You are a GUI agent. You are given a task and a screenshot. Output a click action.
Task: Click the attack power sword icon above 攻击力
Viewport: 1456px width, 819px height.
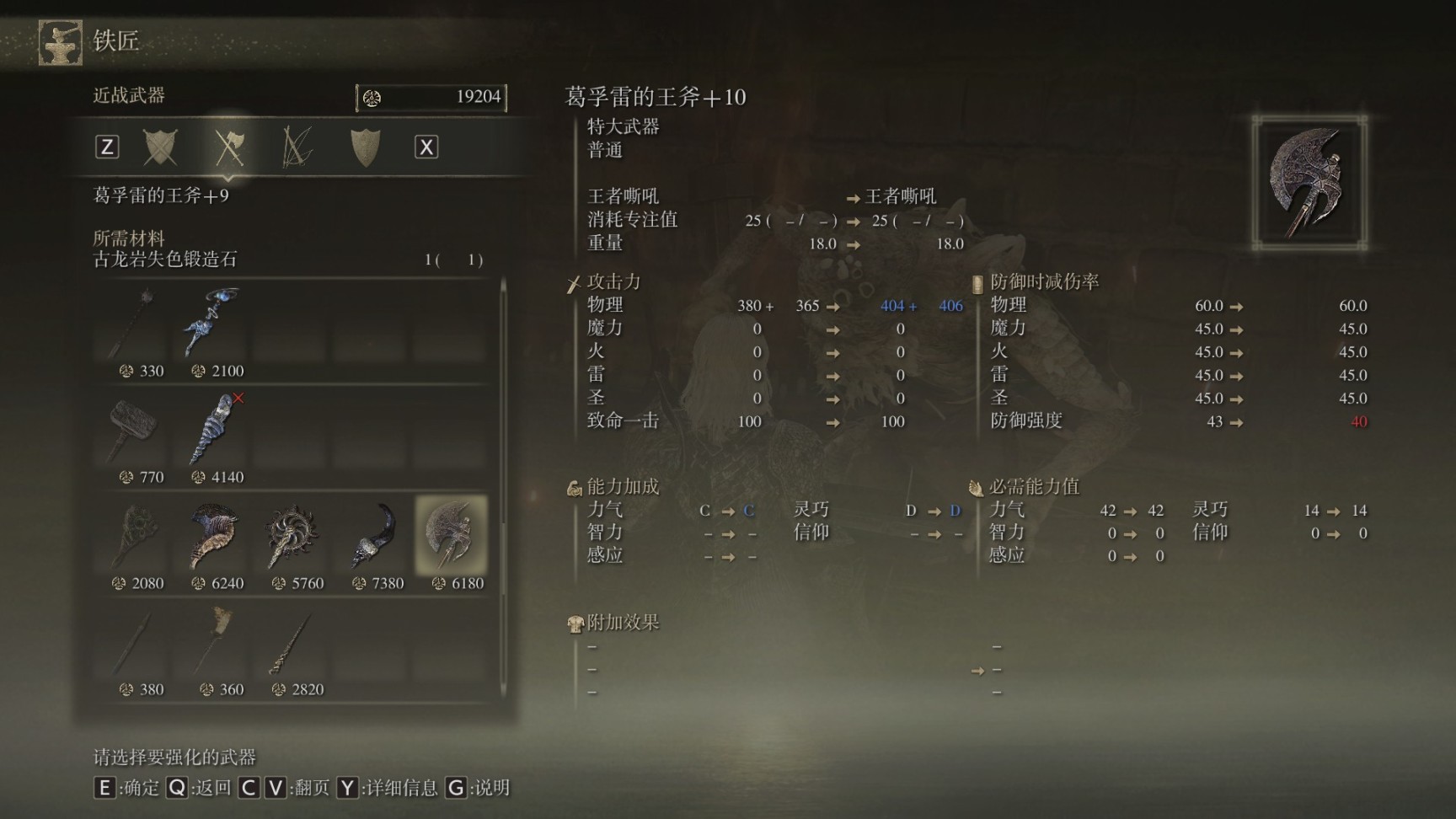(574, 281)
